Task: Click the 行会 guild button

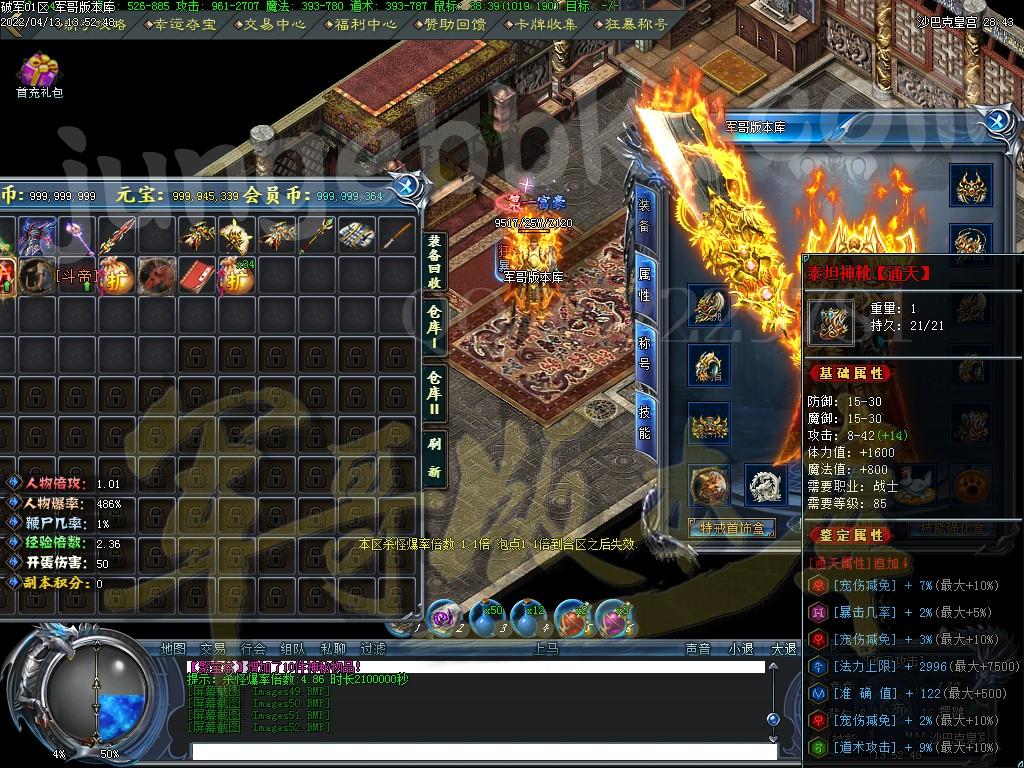Action: pyautogui.click(x=253, y=649)
